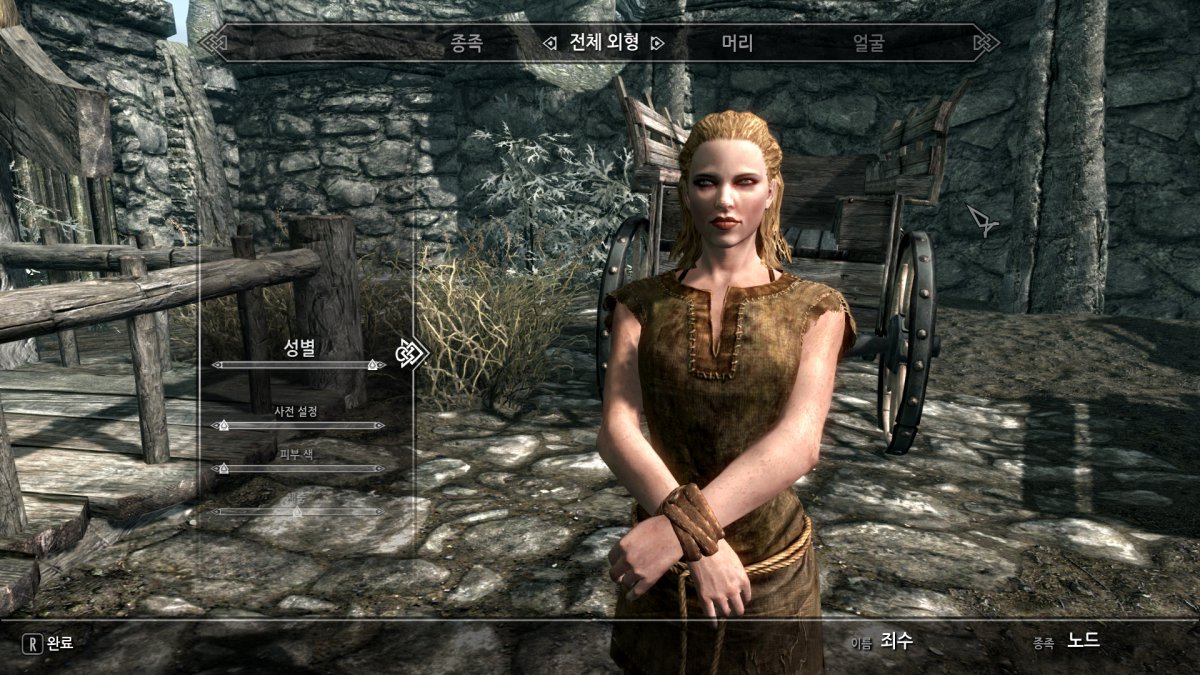Click the knot ornament at the tab bar's right end
This screenshot has width=1200, height=675.
(x=985, y=43)
